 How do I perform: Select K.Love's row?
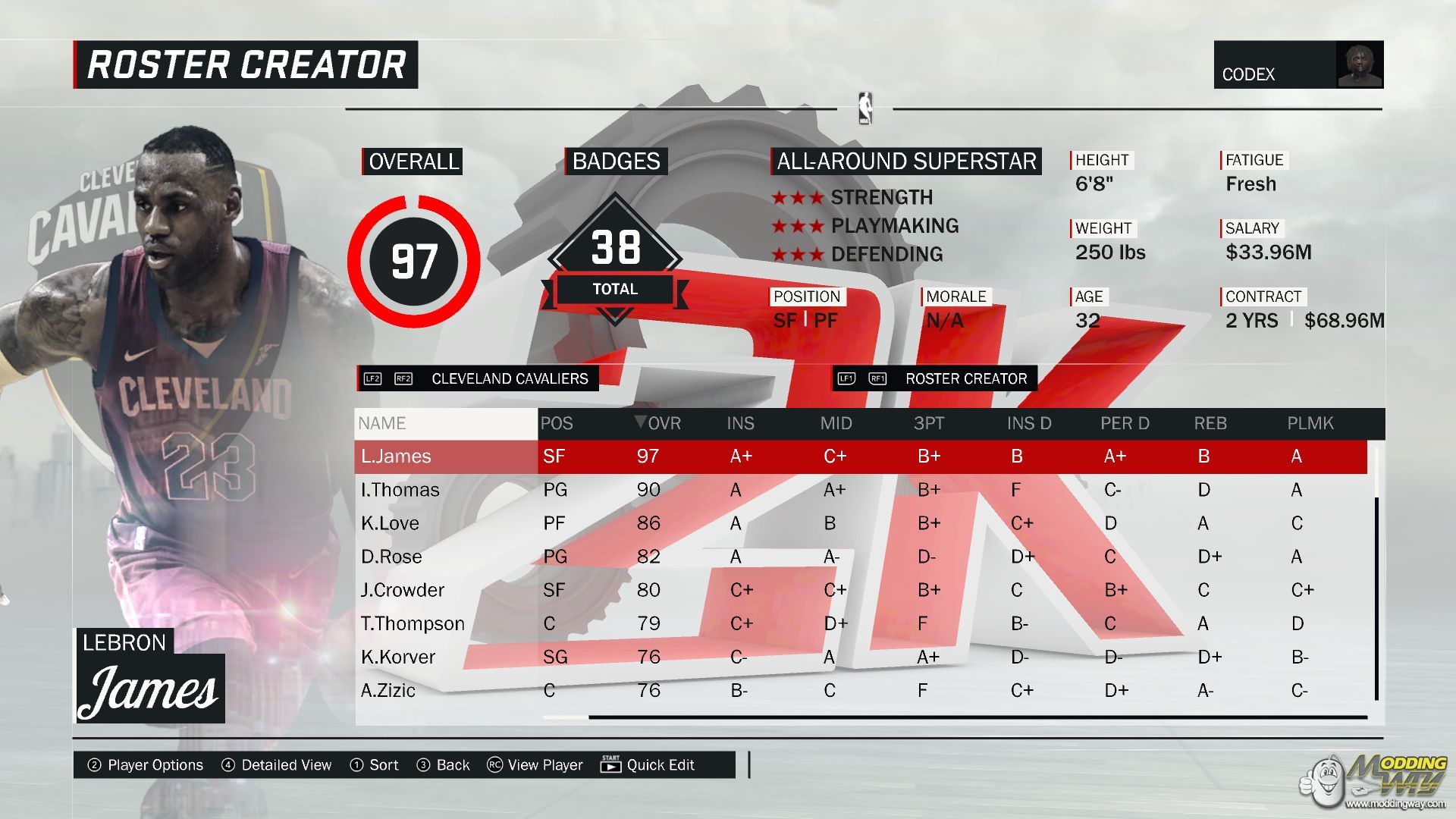coord(390,523)
